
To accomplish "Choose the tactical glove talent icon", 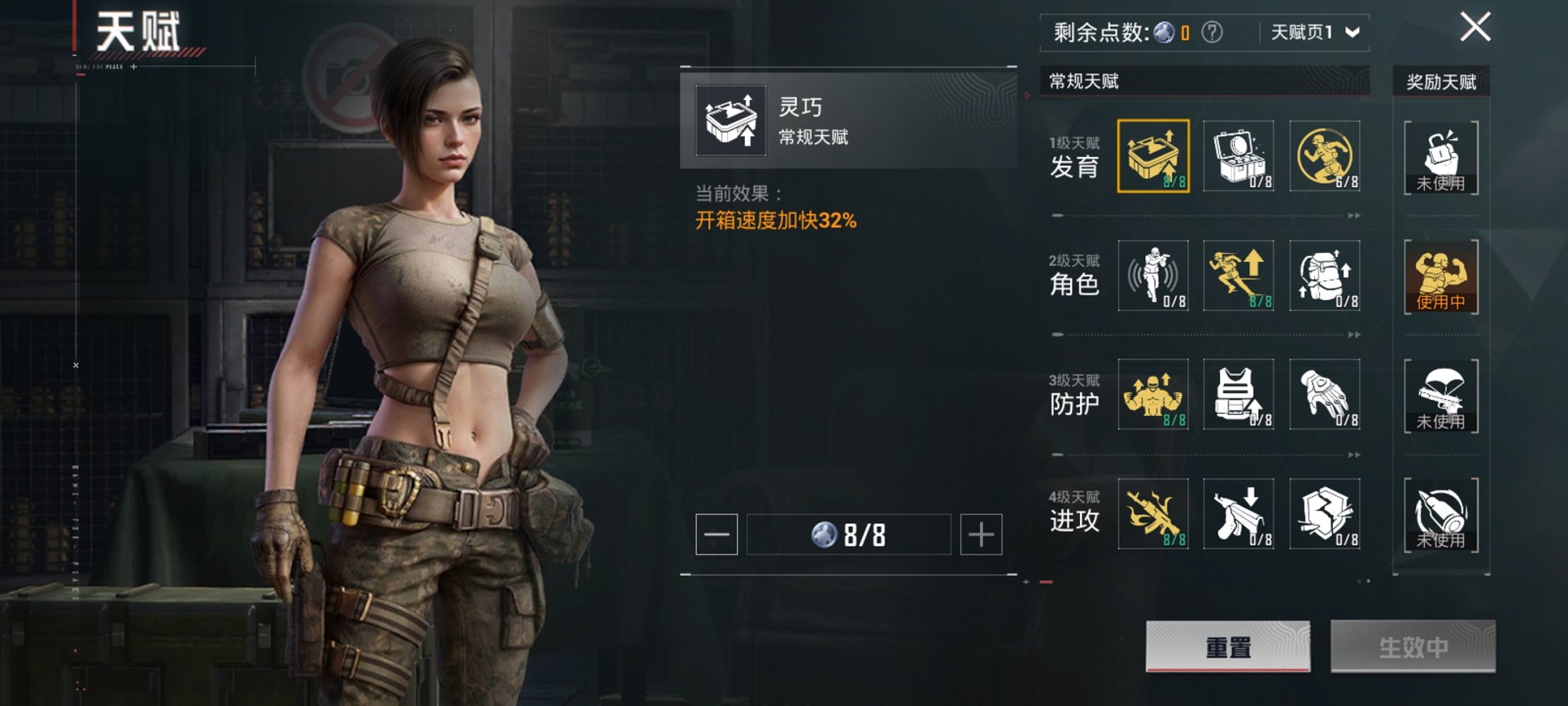I will [1324, 395].
